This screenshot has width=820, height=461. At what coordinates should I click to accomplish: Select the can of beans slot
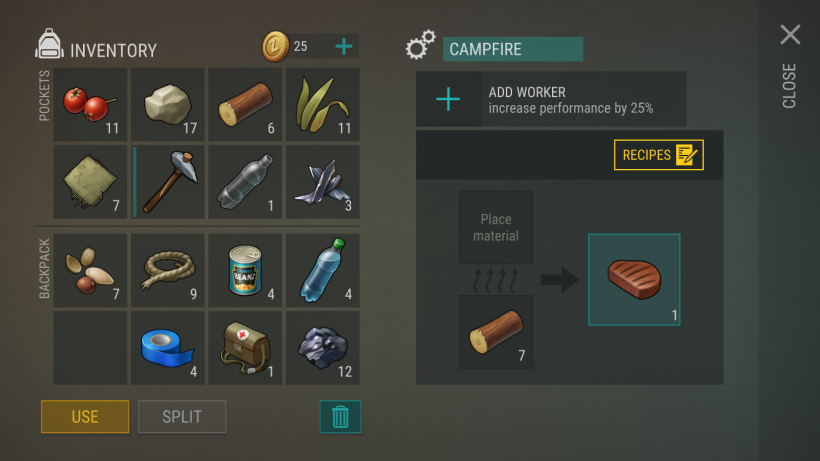point(244,270)
